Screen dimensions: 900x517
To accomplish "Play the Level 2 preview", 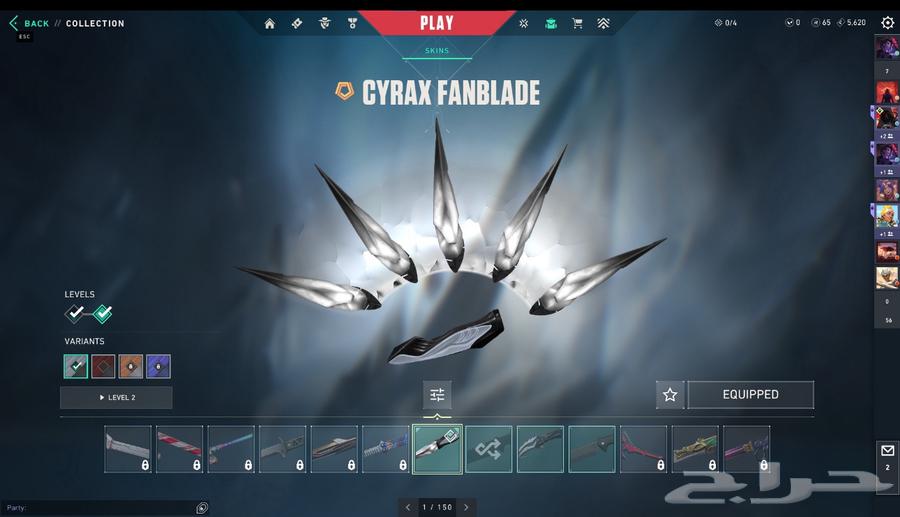I will point(116,398).
